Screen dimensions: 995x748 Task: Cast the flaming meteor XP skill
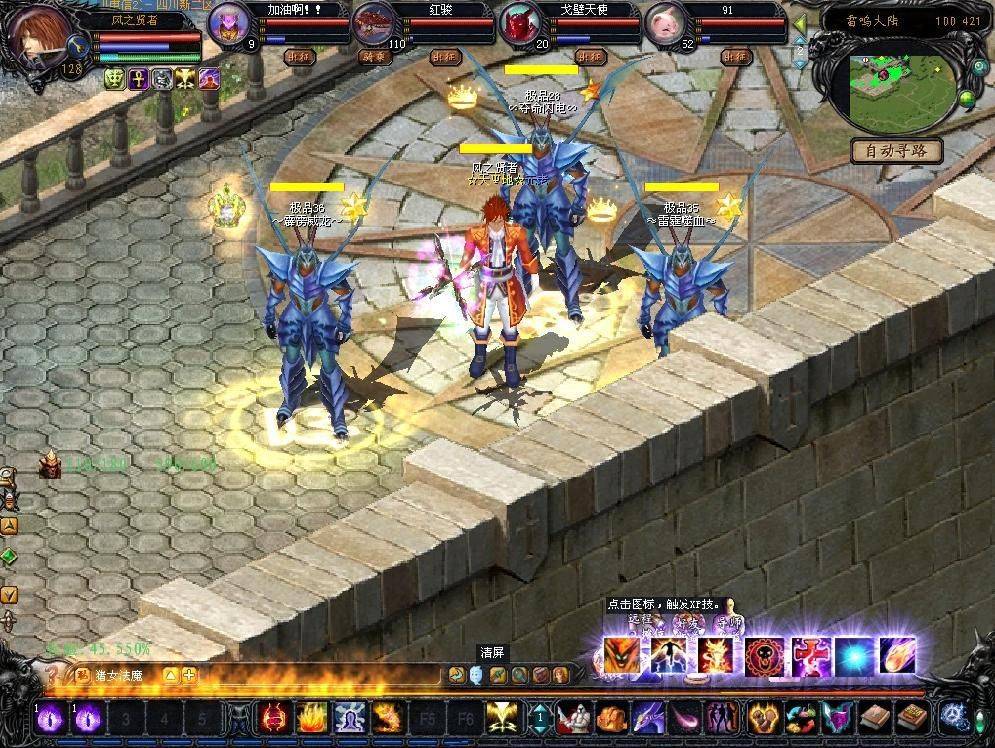[897, 656]
